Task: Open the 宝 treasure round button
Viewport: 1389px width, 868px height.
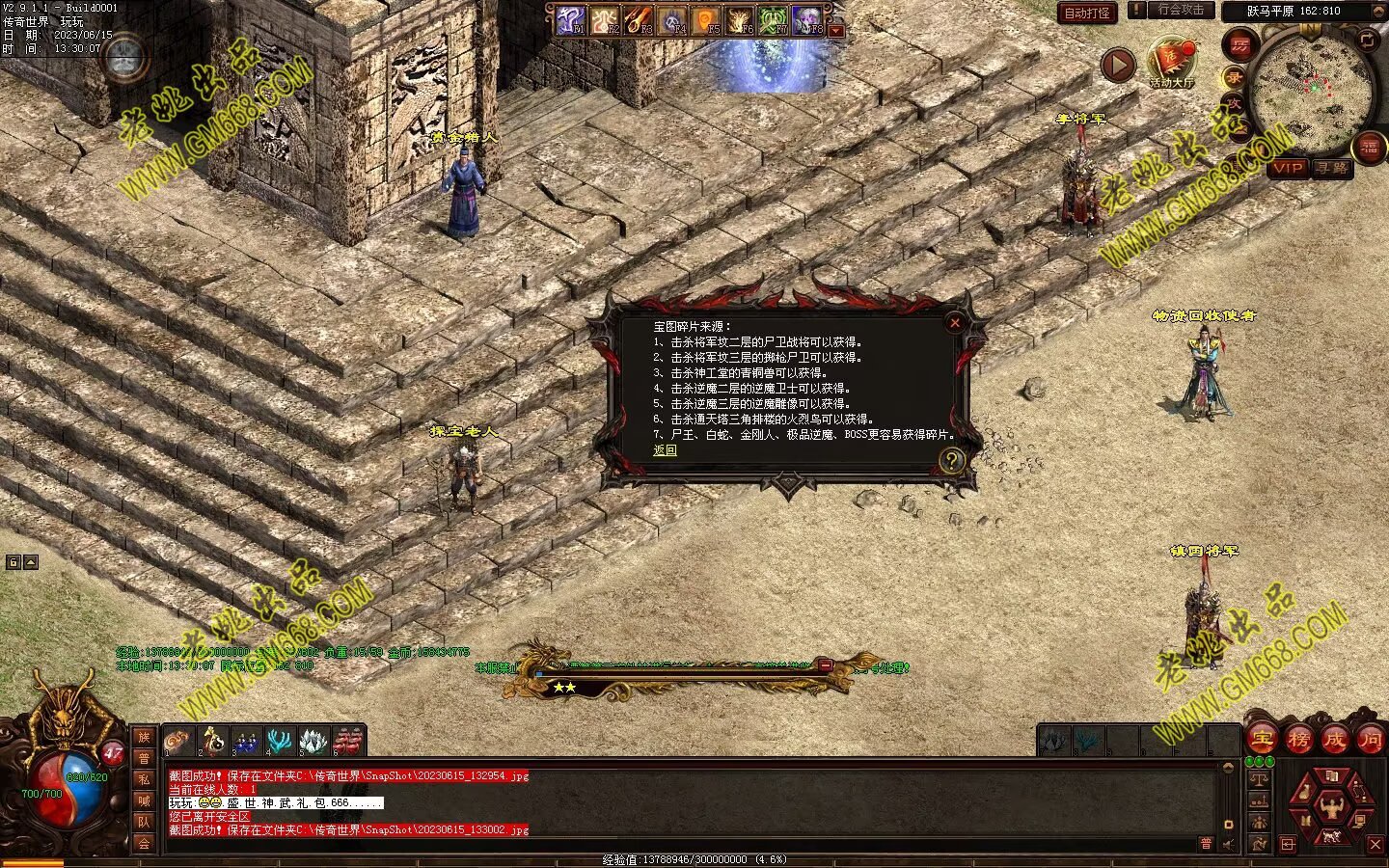Action: [1262, 740]
